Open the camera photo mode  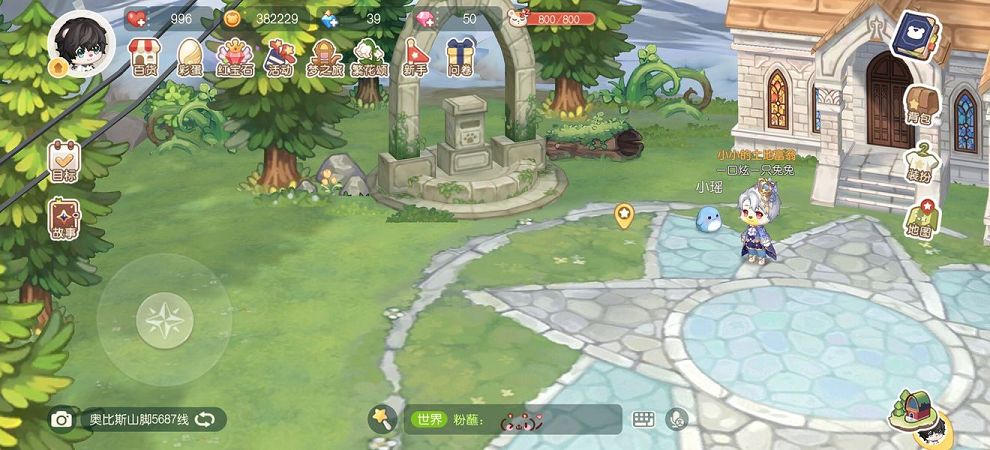[x=62, y=419]
